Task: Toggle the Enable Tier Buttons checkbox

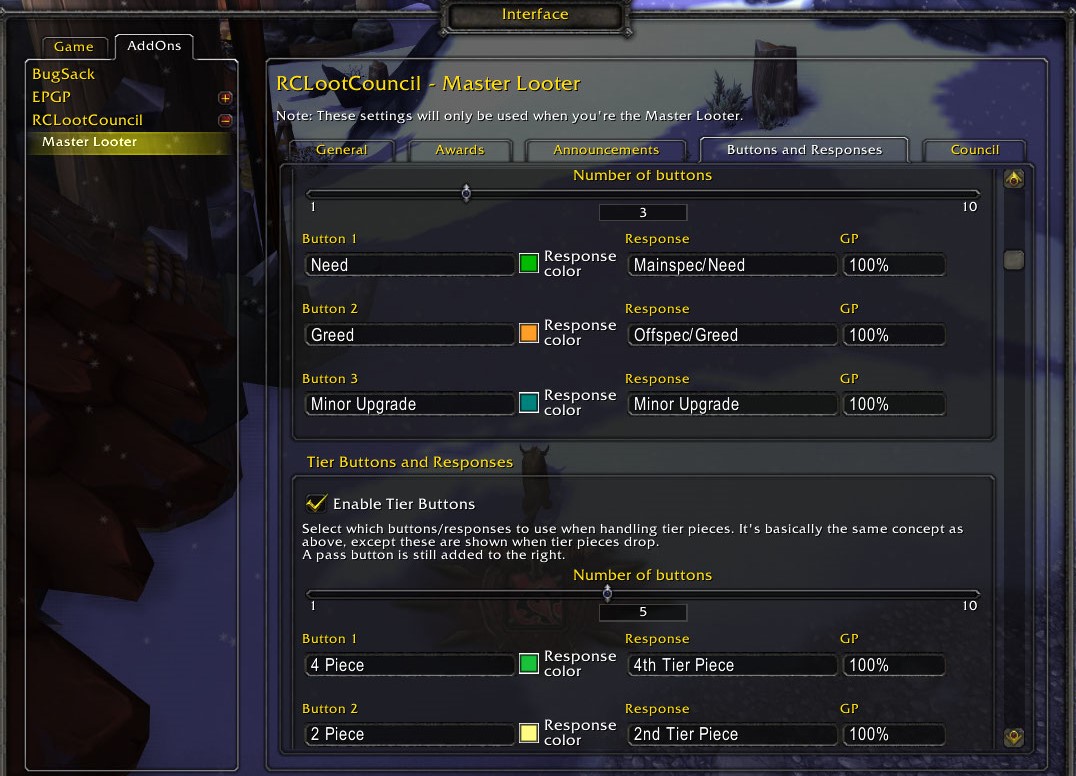Action: click(x=317, y=503)
